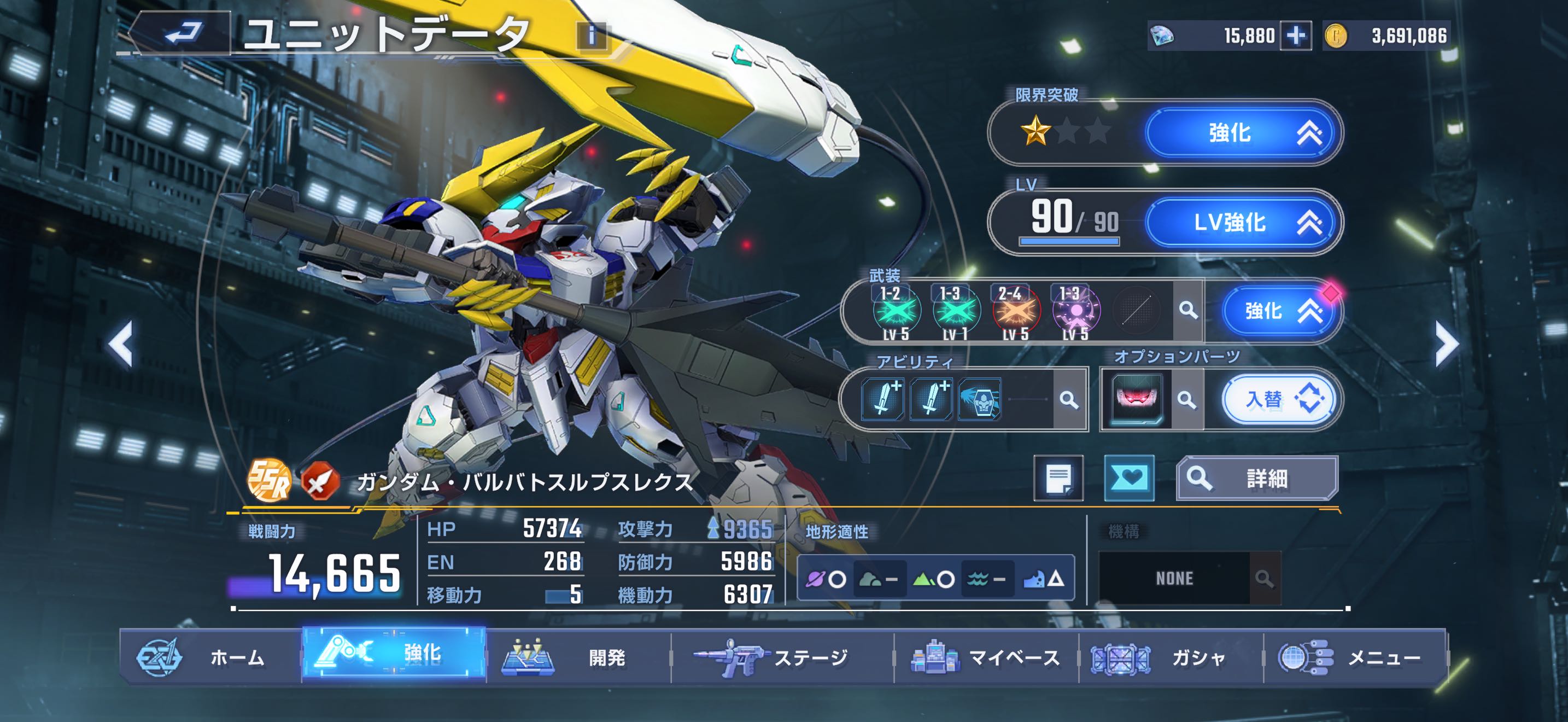Screen dimensions: 1568x722
Task: Open the info icon beside ユニットデータ
Action: [x=592, y=36]
